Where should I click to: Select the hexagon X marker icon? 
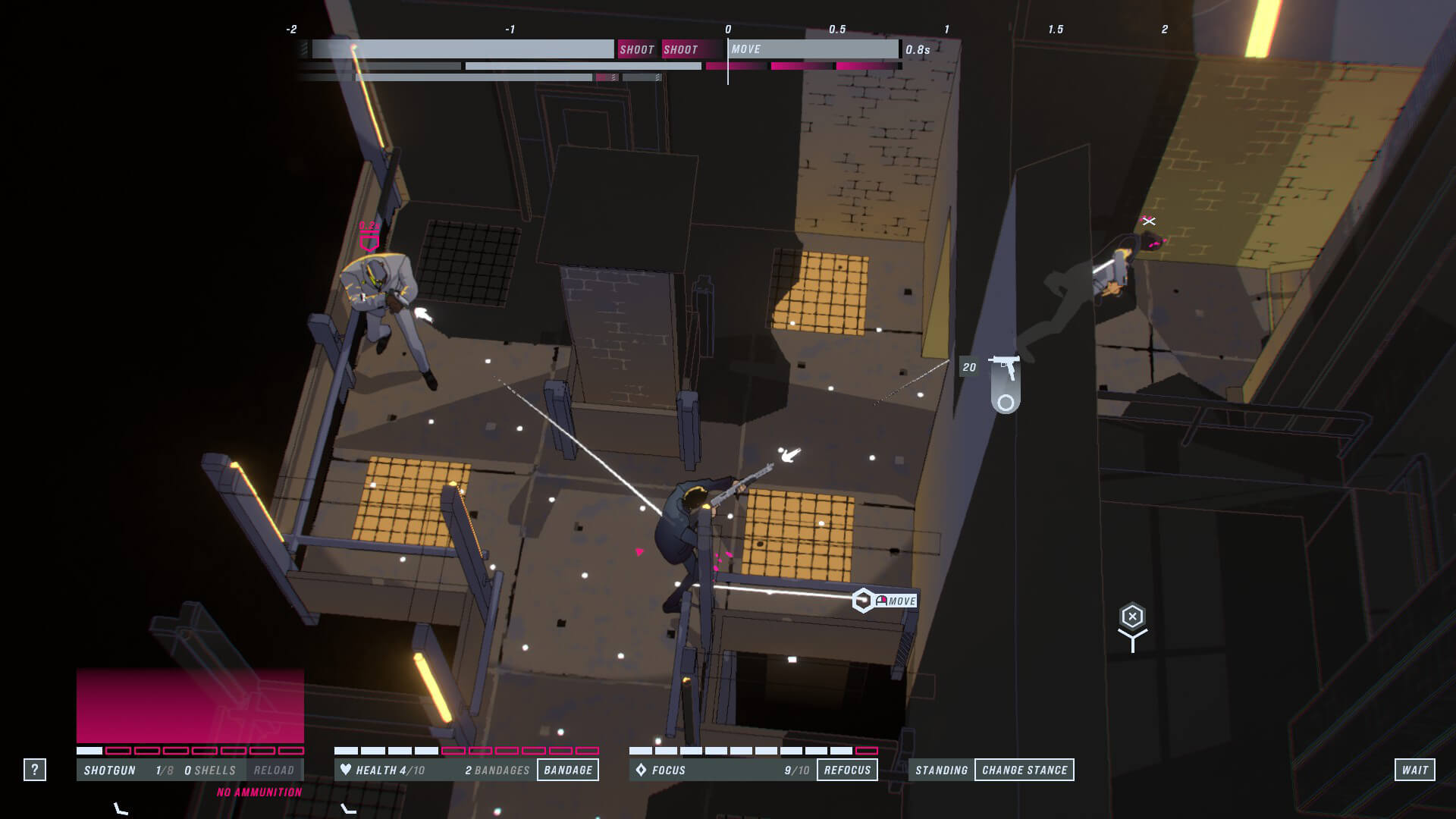click(x=1132, y=617)
